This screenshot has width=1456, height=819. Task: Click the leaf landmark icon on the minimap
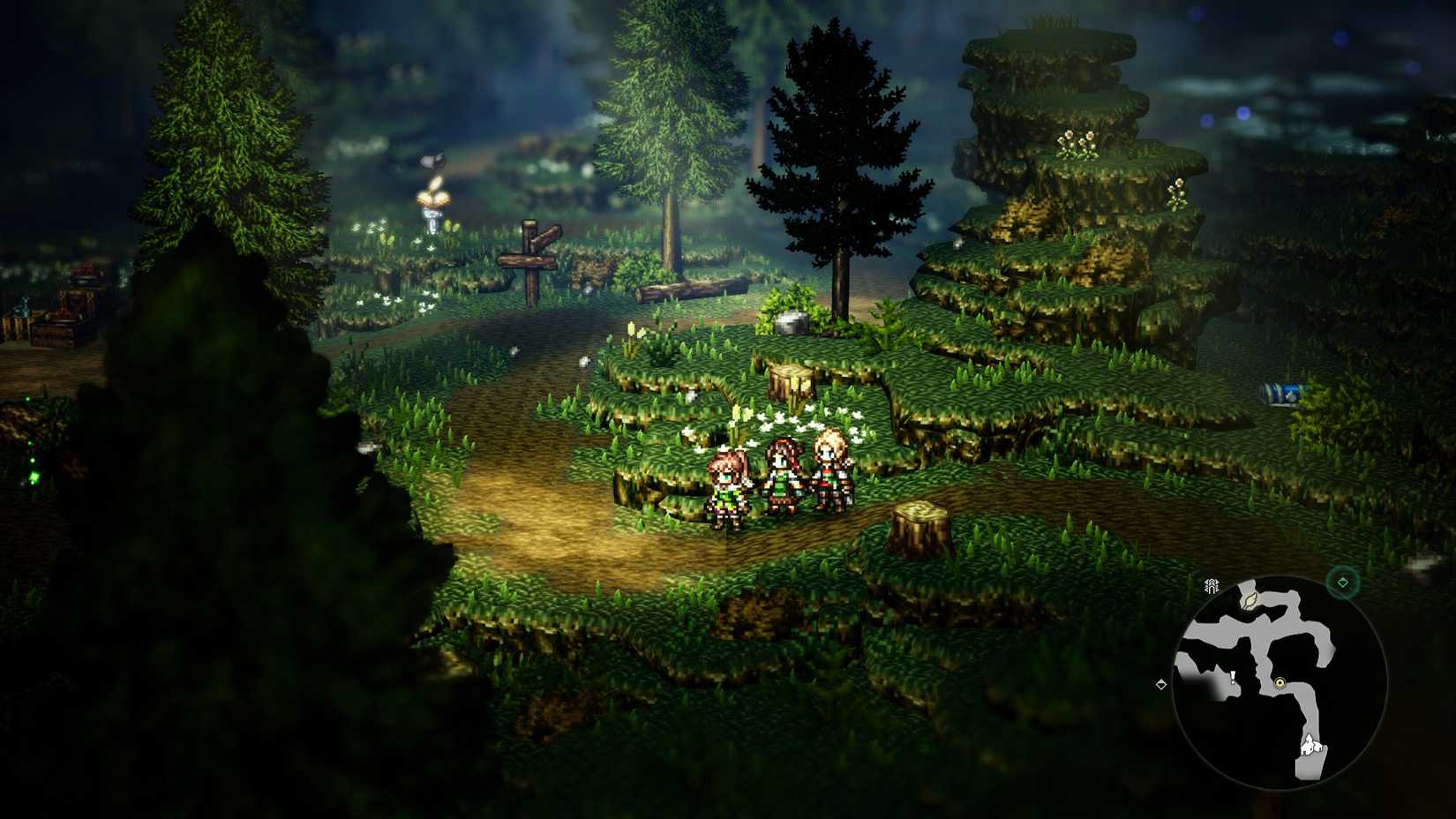point(1250,601)
